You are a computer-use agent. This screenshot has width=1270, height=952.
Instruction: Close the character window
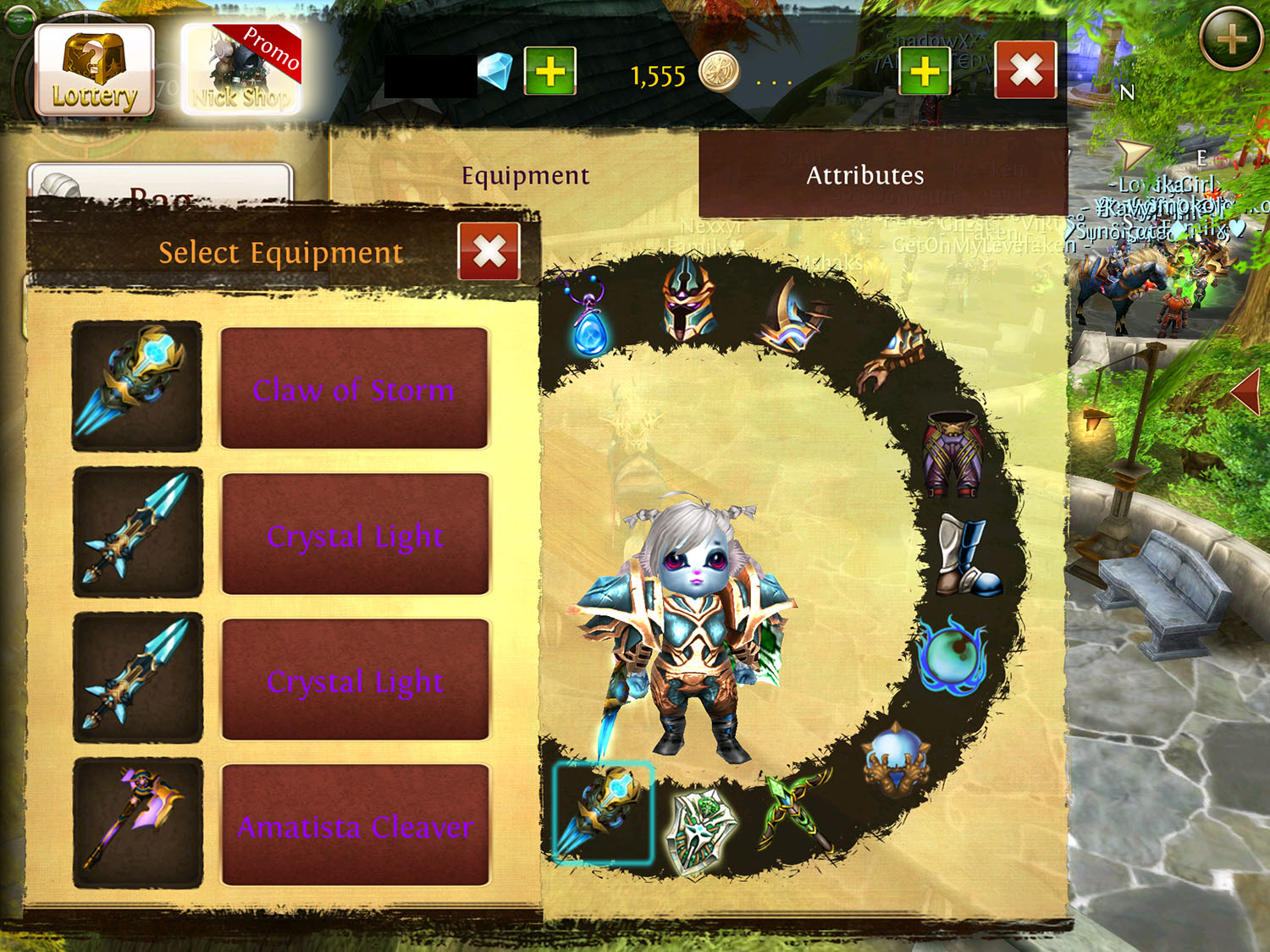(x=1025, y=70)
